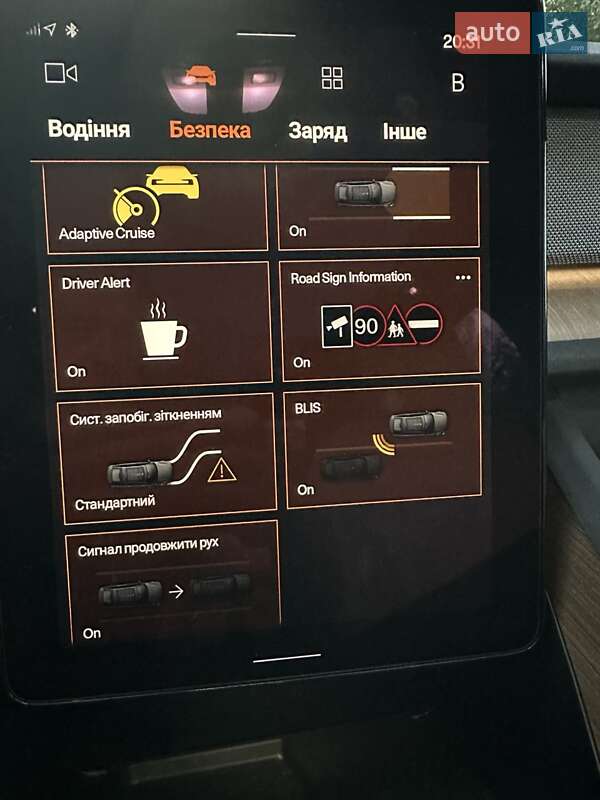Toggle the Adaptive Cruise tile

click(158, 208)
